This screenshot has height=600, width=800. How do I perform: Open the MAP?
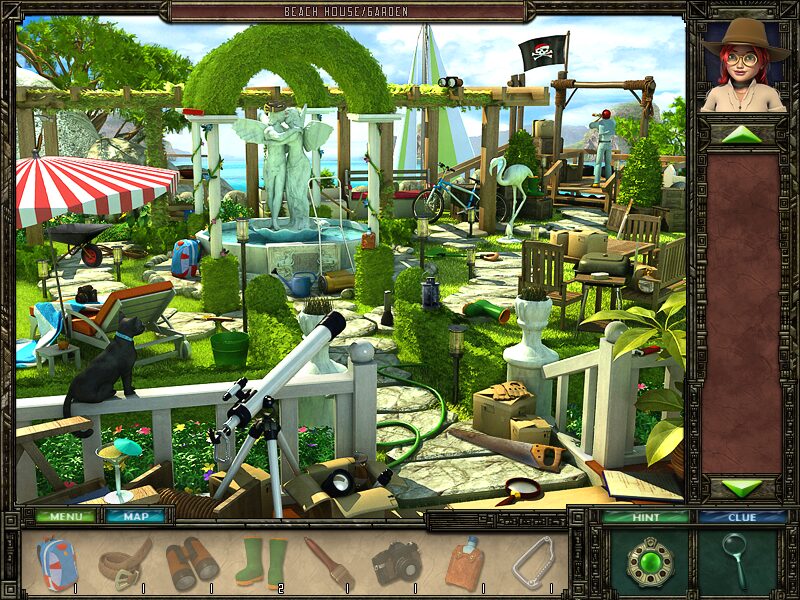coord(136,517)
